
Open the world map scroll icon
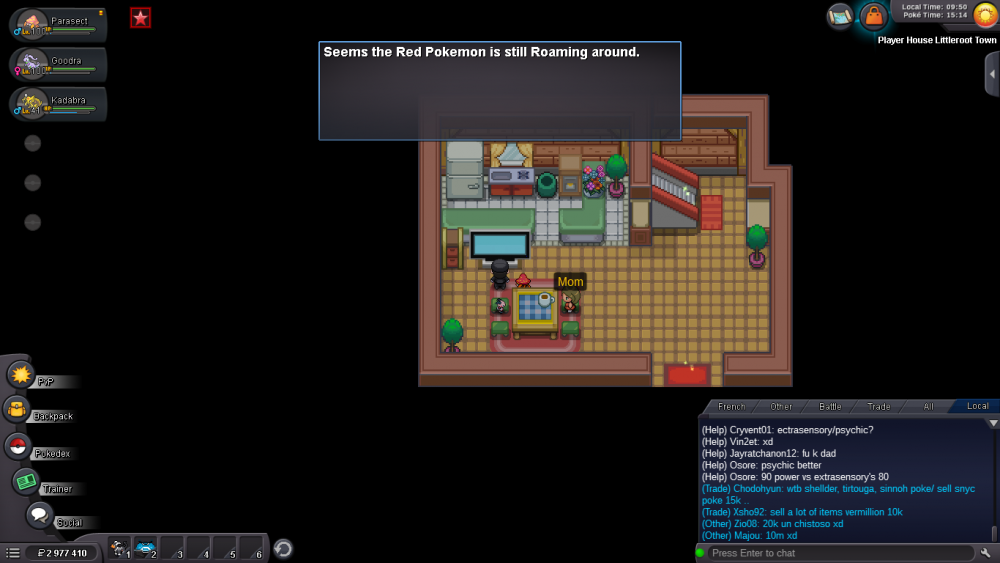(x=840, y=16)
